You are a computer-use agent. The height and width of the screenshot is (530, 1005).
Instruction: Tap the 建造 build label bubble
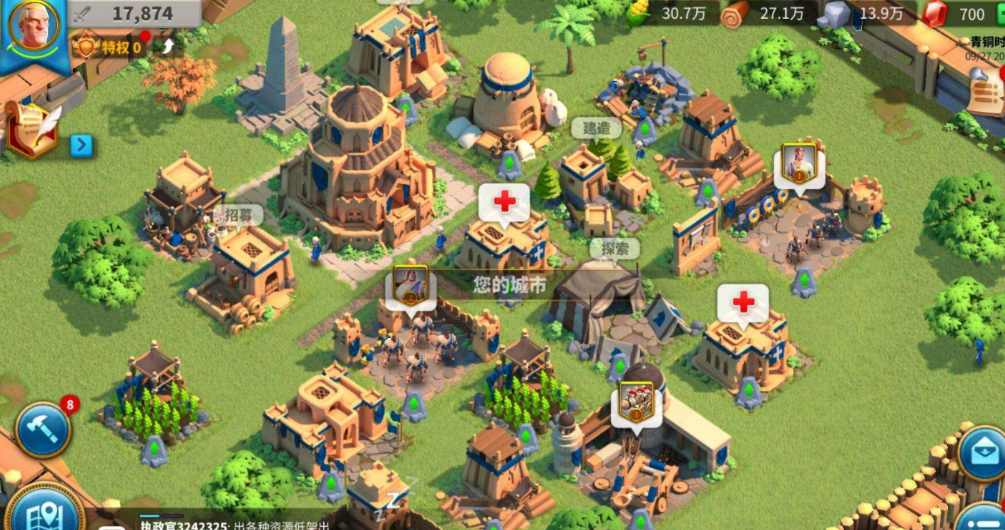(x=595, y=128)
